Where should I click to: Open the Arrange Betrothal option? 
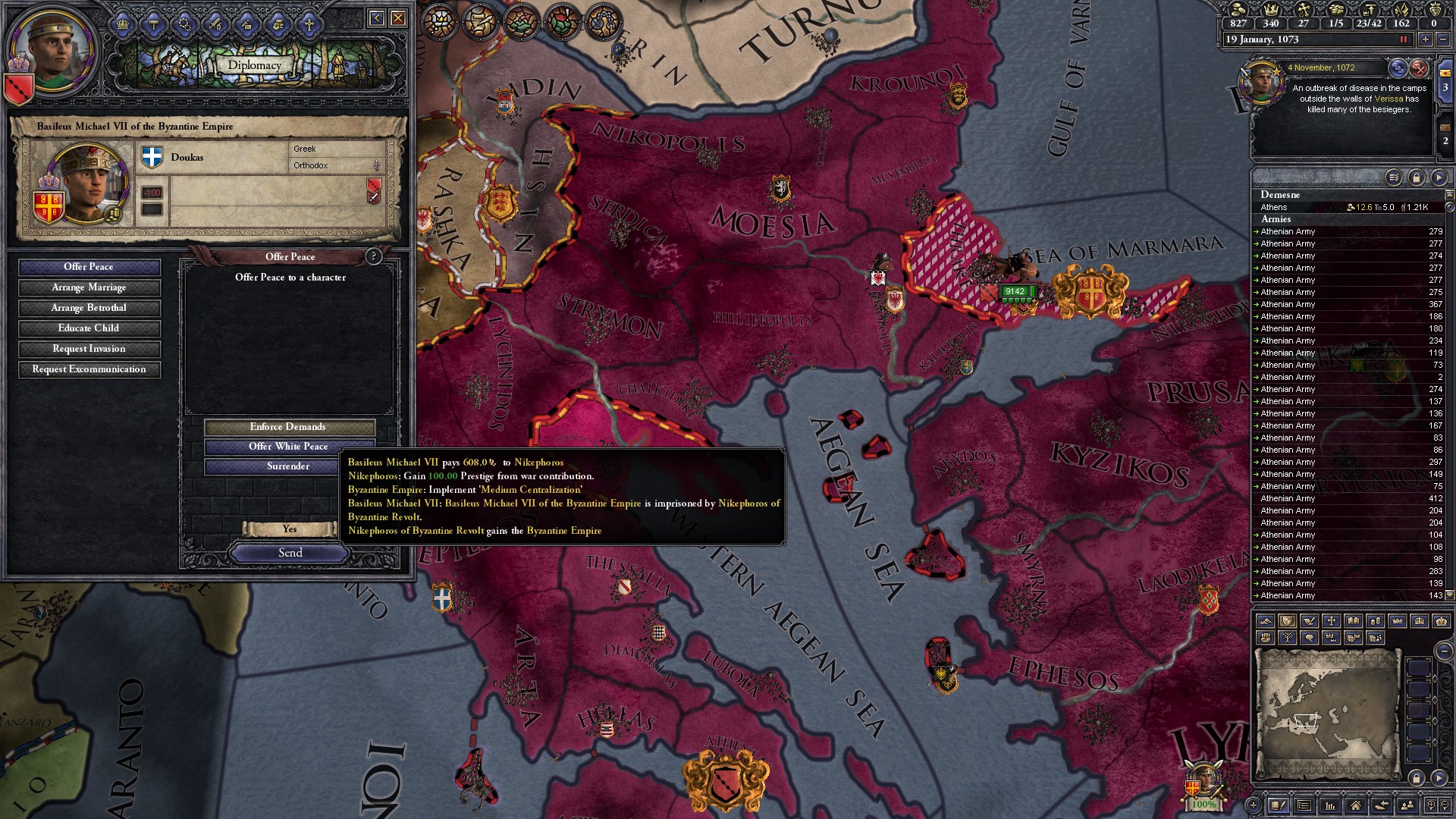[89, 308]
